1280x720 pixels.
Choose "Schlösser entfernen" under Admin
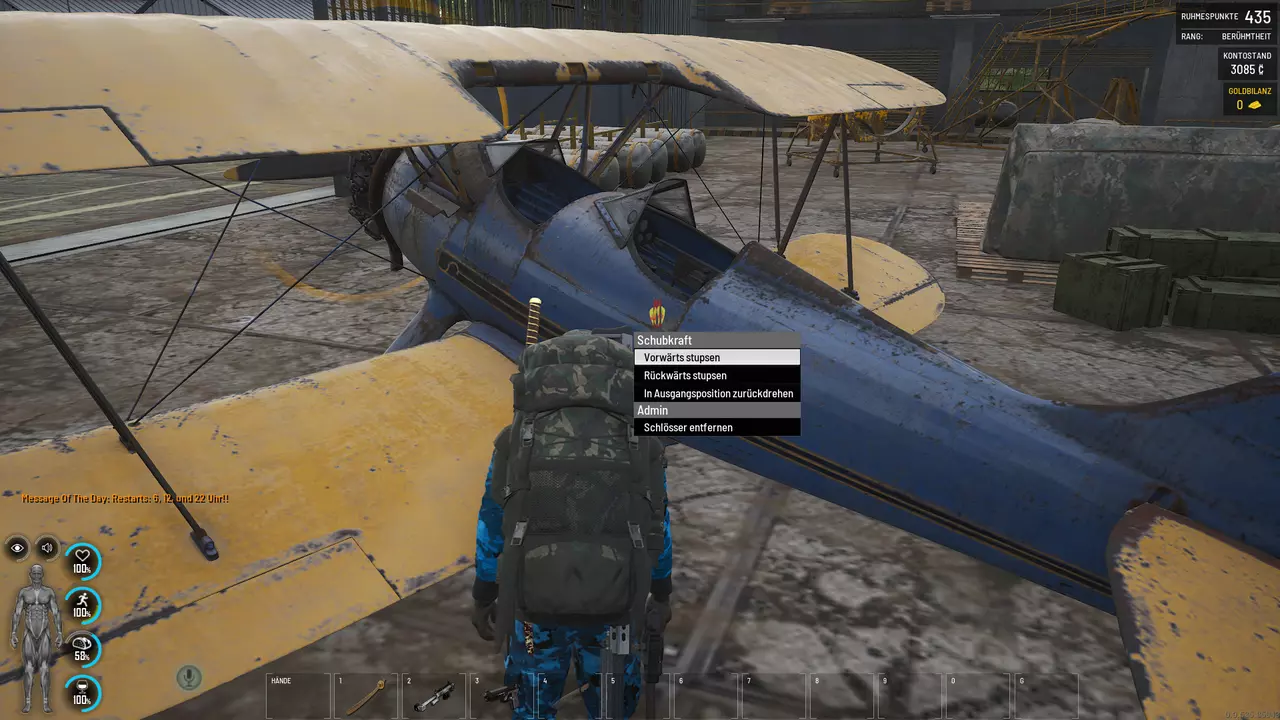click(716, 427)
